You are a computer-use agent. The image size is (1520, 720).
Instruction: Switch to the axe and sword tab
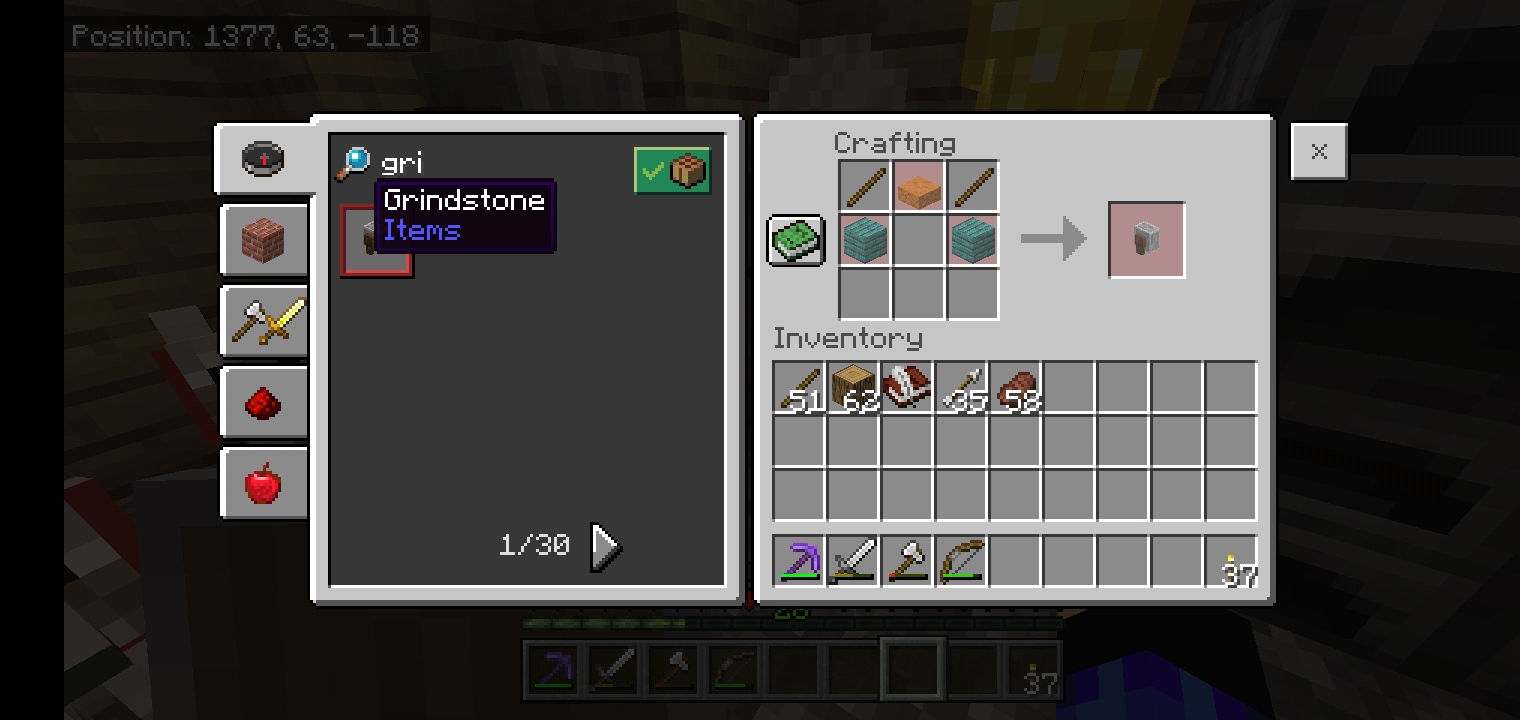coord(264,321)
